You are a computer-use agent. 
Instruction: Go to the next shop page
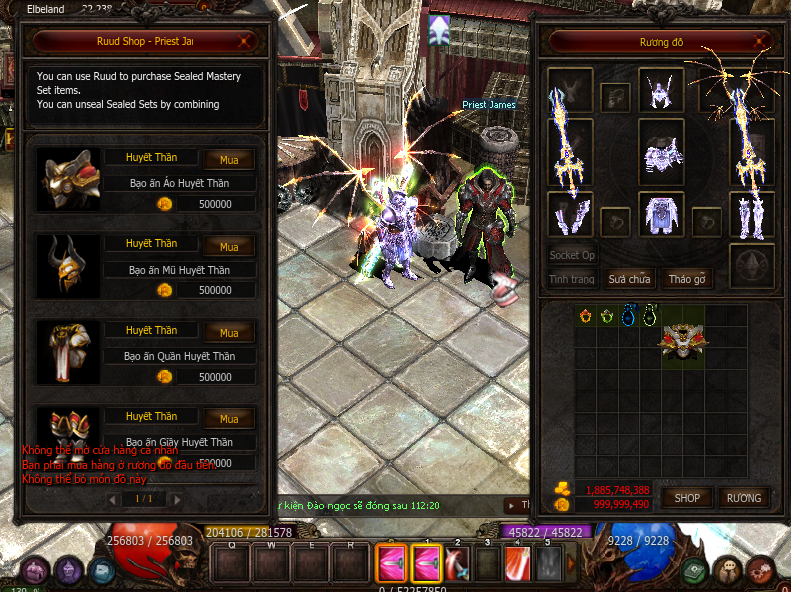177,498
